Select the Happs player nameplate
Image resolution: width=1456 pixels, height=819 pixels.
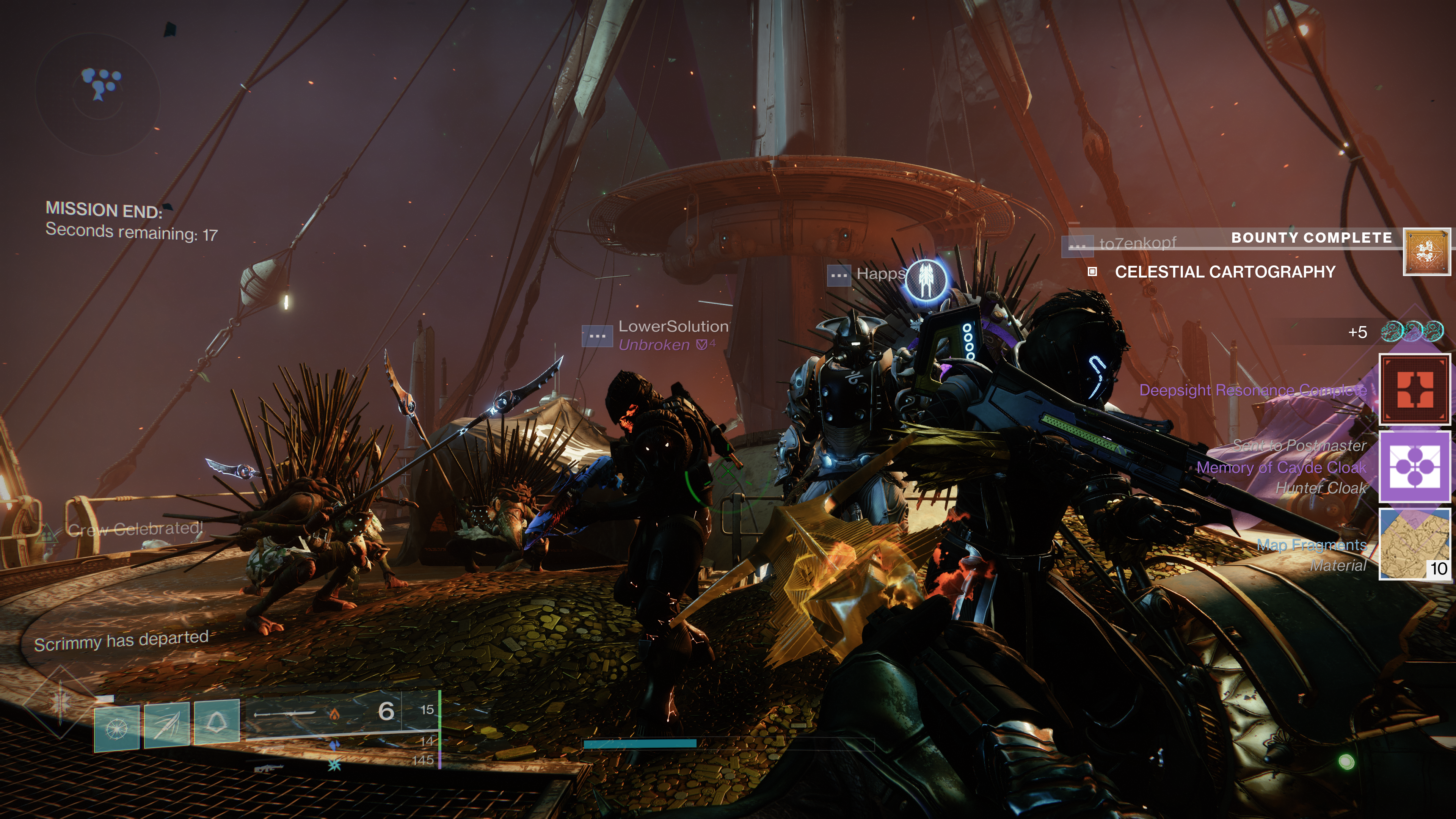(880, 274)
